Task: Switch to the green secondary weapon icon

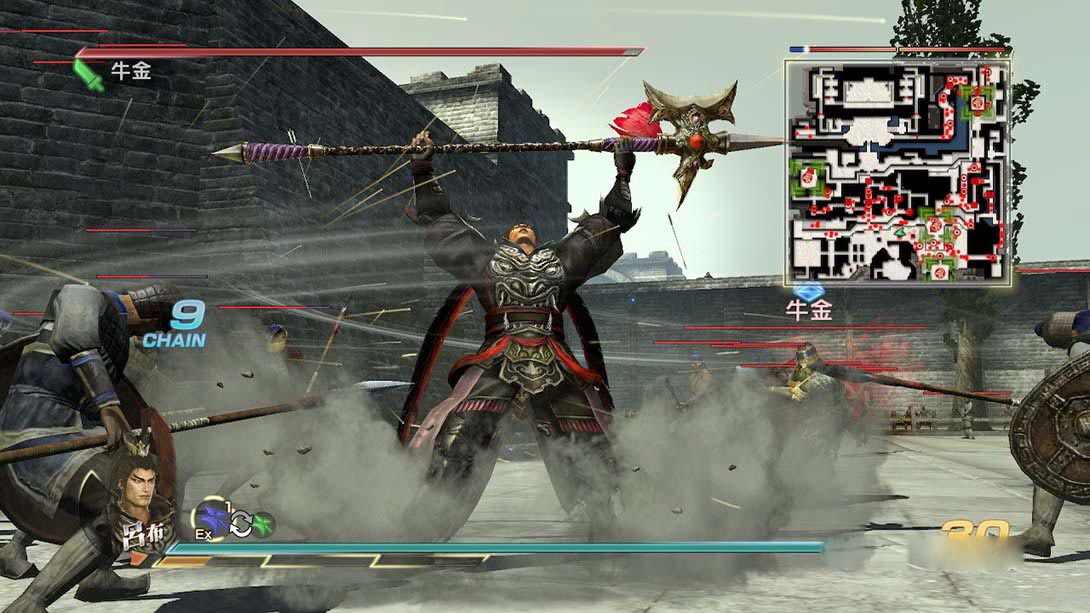Action: 262,523
